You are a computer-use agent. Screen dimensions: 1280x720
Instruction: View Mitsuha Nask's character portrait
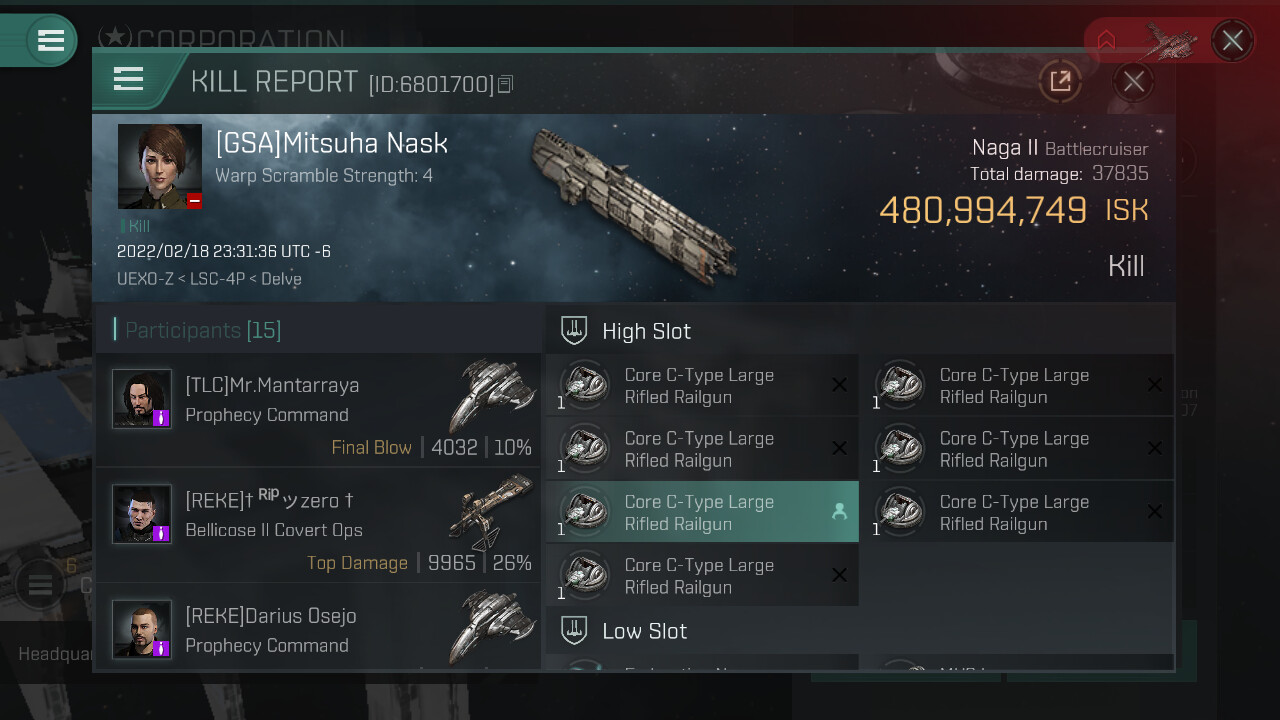click(160, 166)
